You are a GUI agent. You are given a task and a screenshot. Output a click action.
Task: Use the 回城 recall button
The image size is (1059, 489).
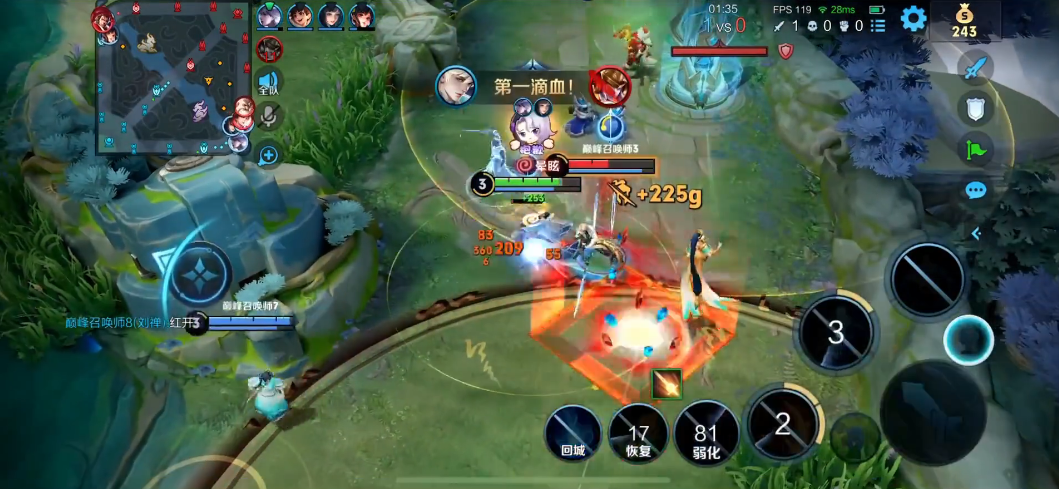574,434
